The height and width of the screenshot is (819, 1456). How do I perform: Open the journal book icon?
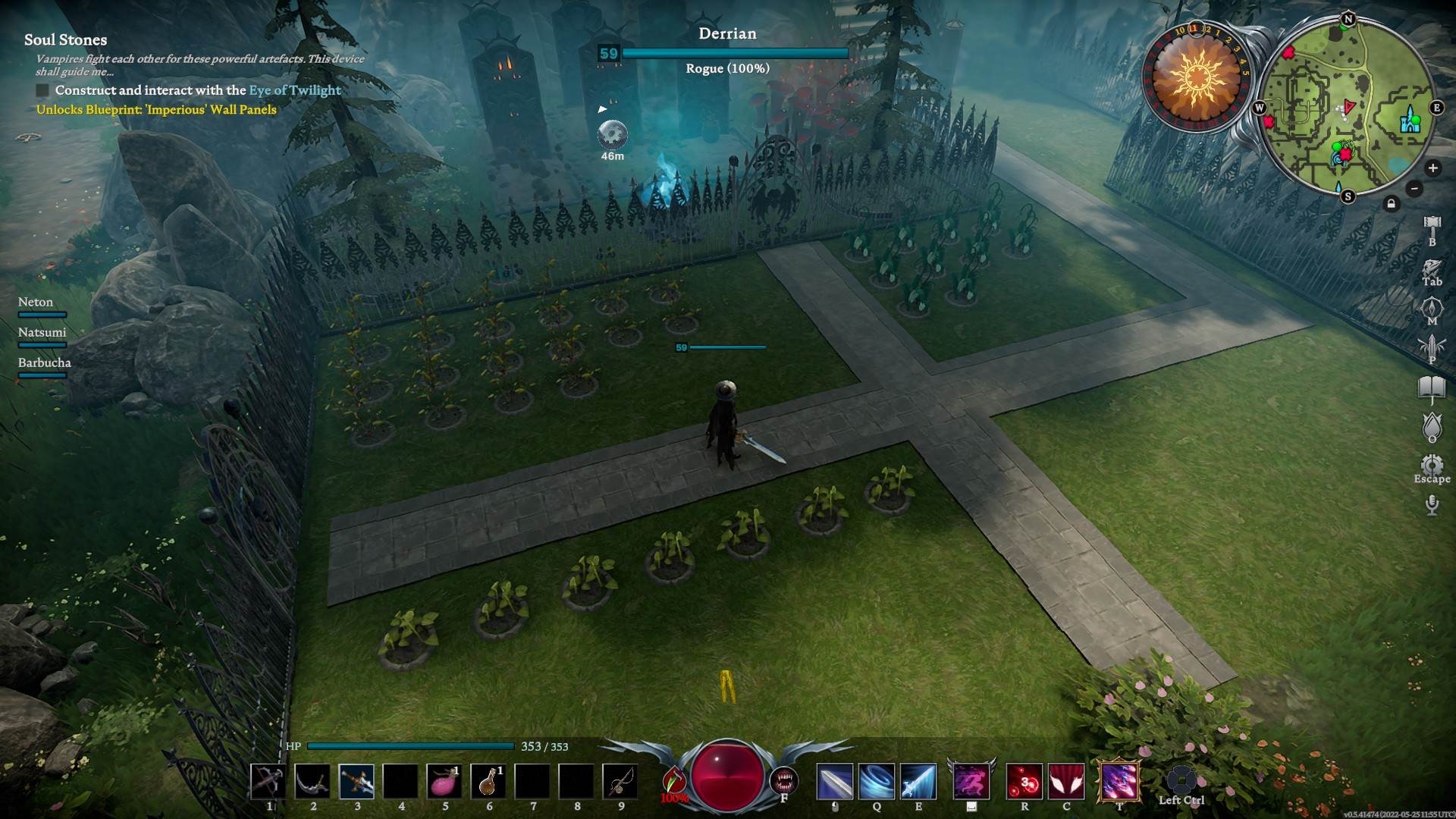(1432, 388)
